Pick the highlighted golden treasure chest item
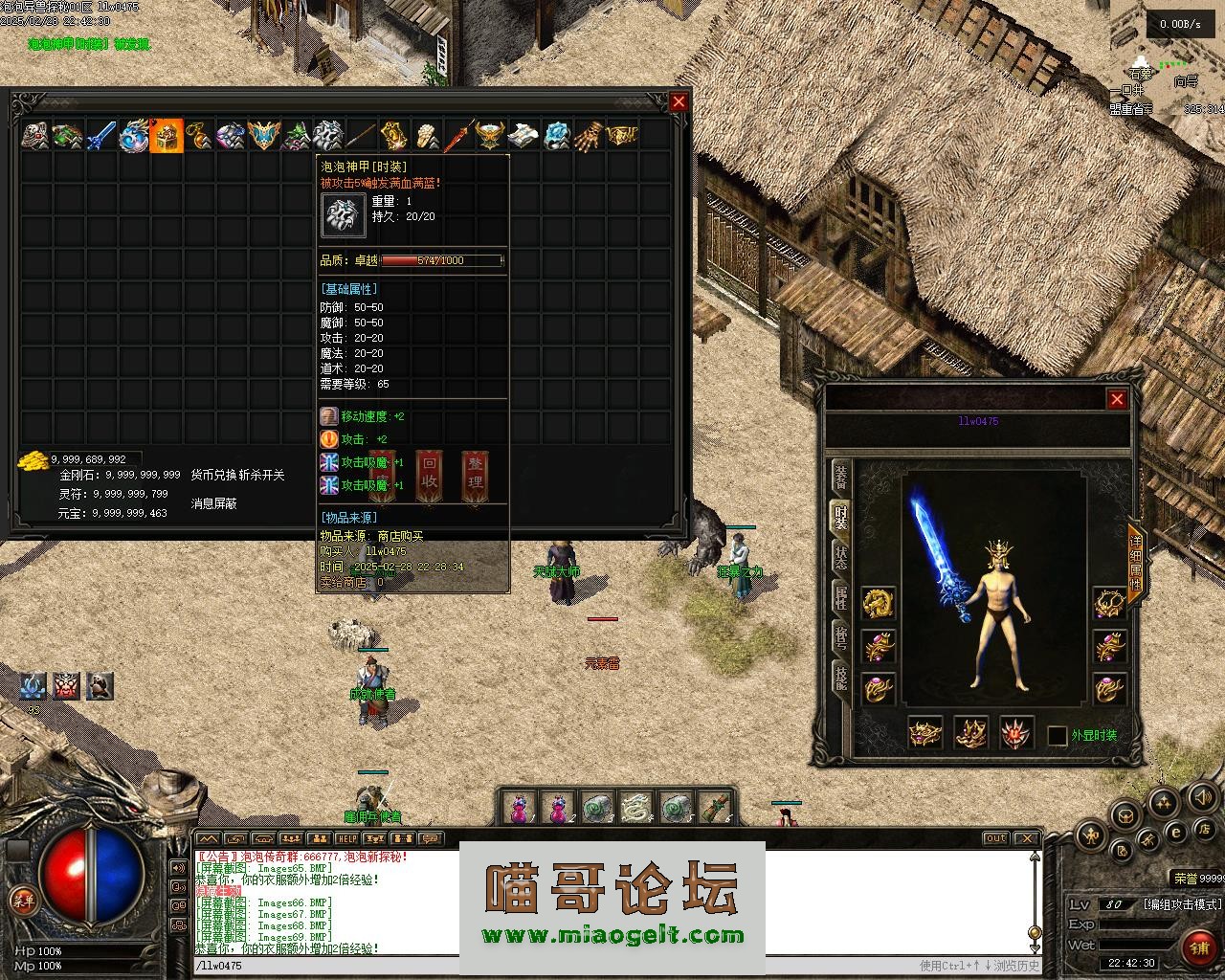This screenshot has height=980, width=1225. coord(167,136)
